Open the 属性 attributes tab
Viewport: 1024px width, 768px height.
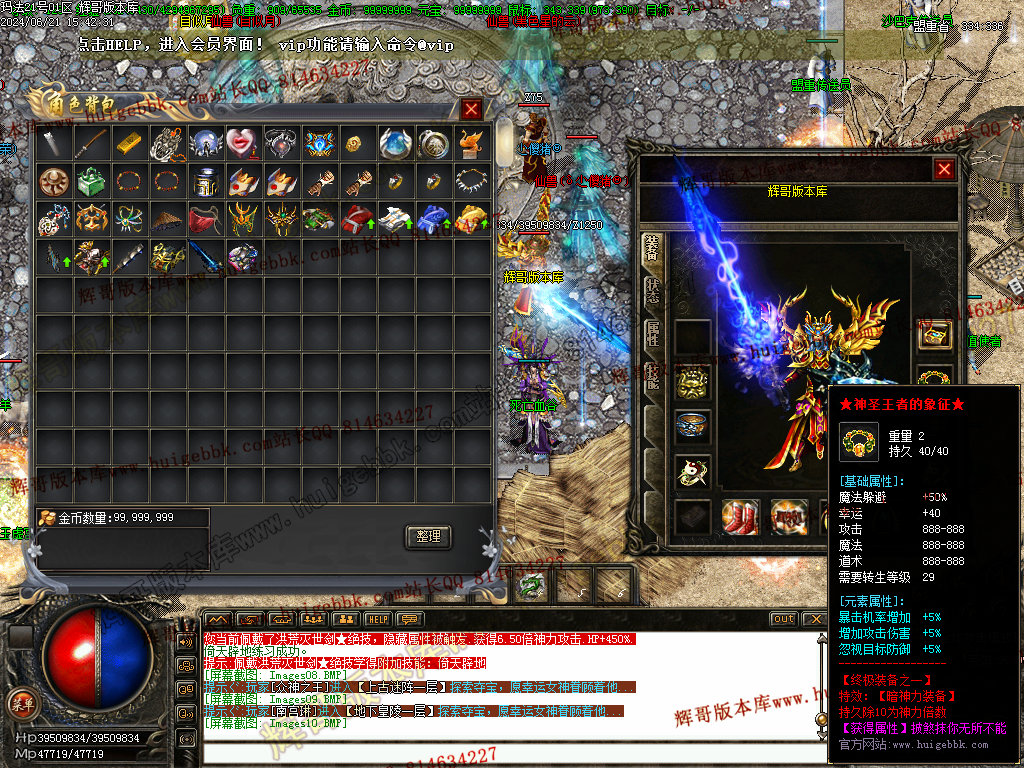click(653, 333)
